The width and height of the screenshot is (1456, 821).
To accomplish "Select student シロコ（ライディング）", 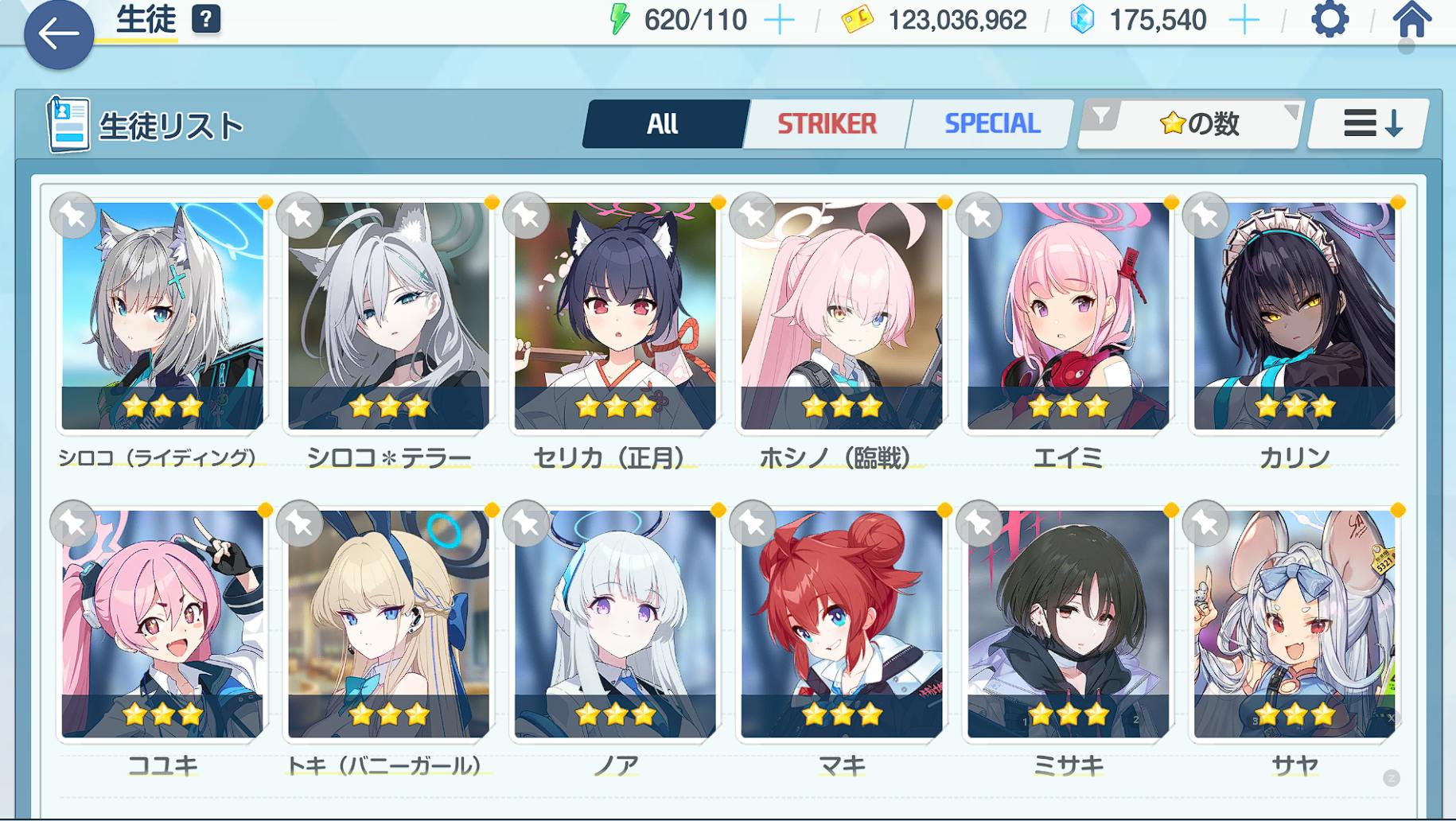I will coord(162,316).
